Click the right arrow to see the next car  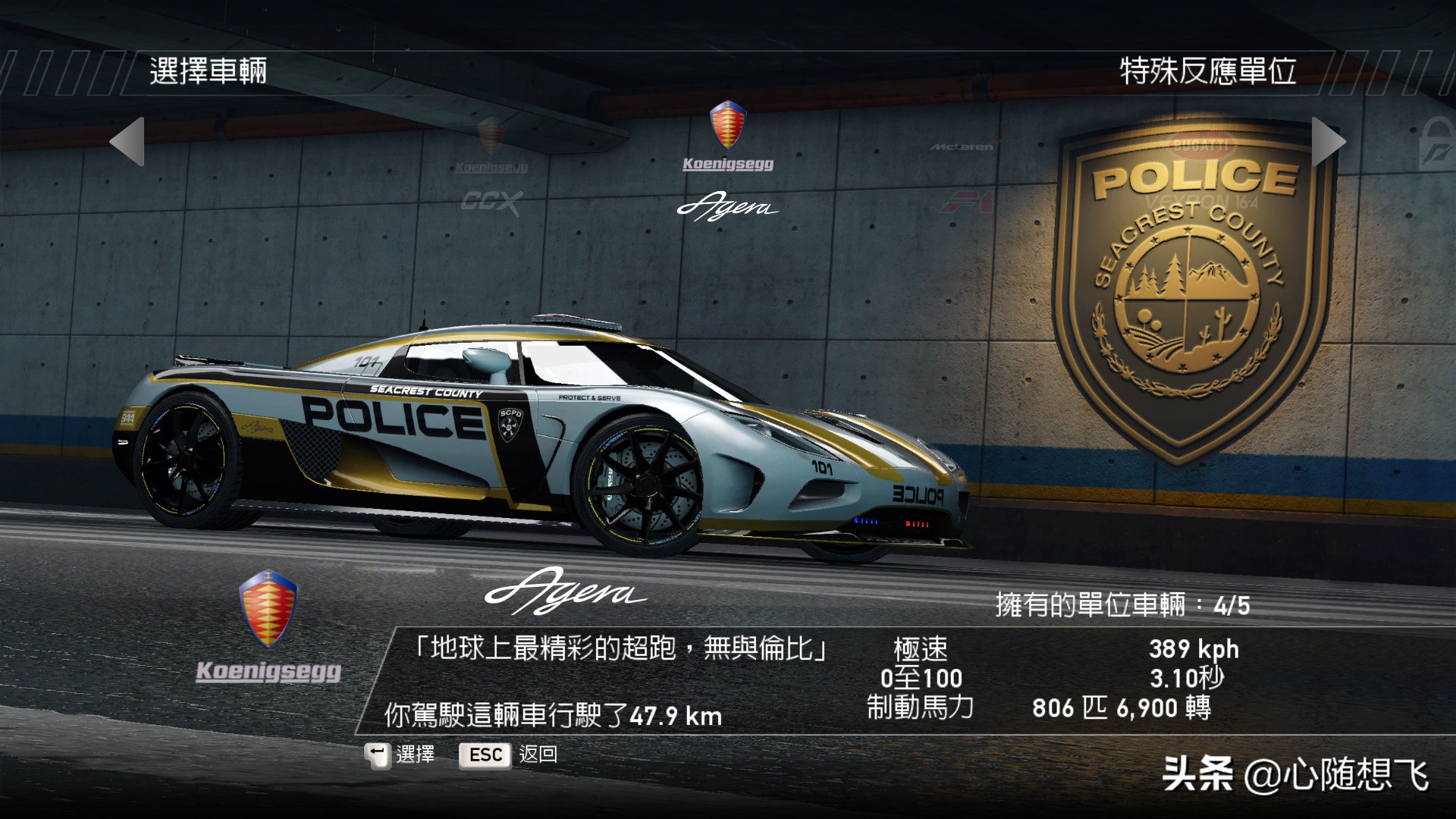click(x=1328, y=142)
